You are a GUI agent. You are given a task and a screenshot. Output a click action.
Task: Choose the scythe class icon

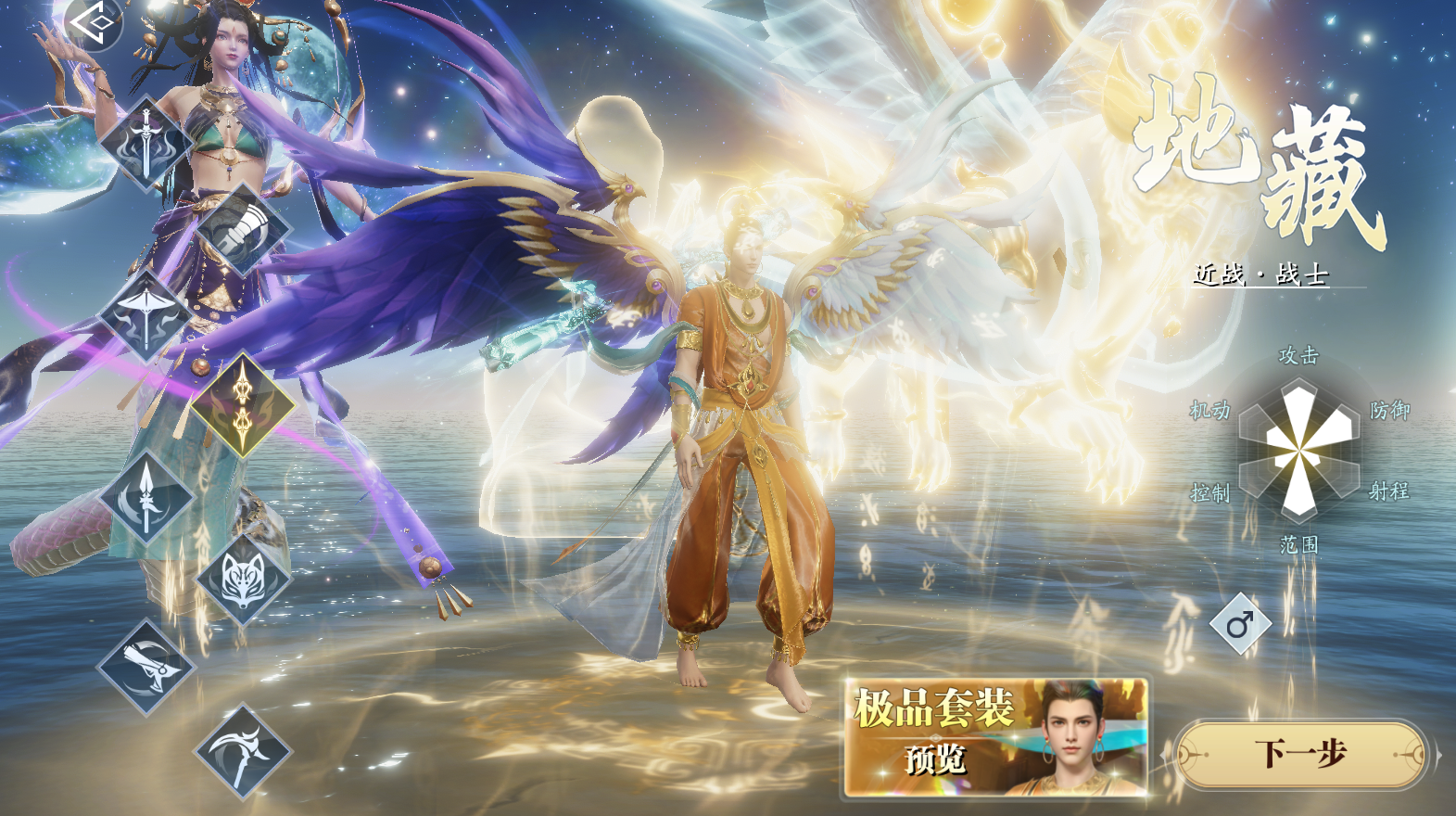[x=243, y=750]
